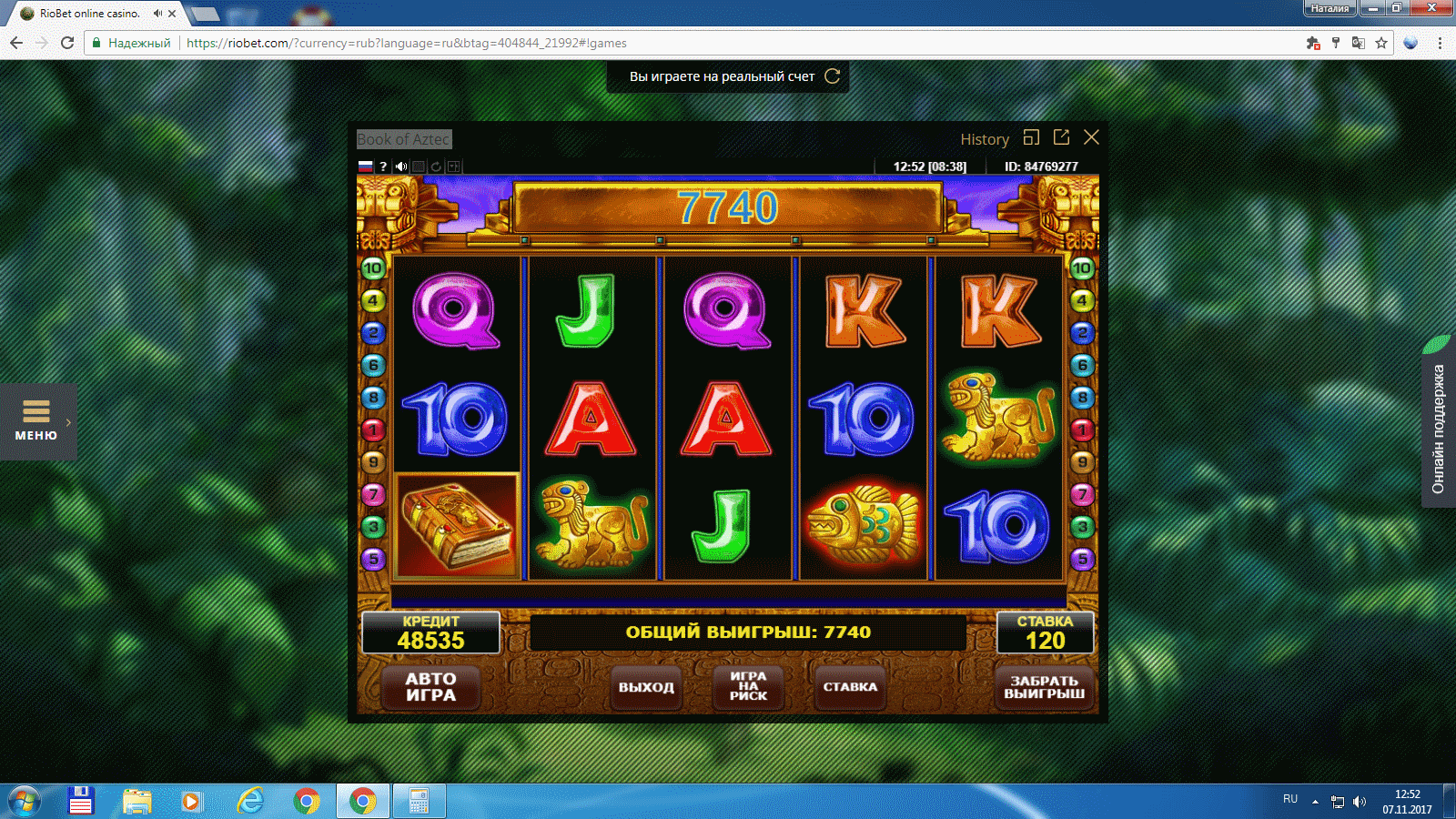Close the Book of Aztec game window
1456x819 pixels.
tap(1091, 137)
